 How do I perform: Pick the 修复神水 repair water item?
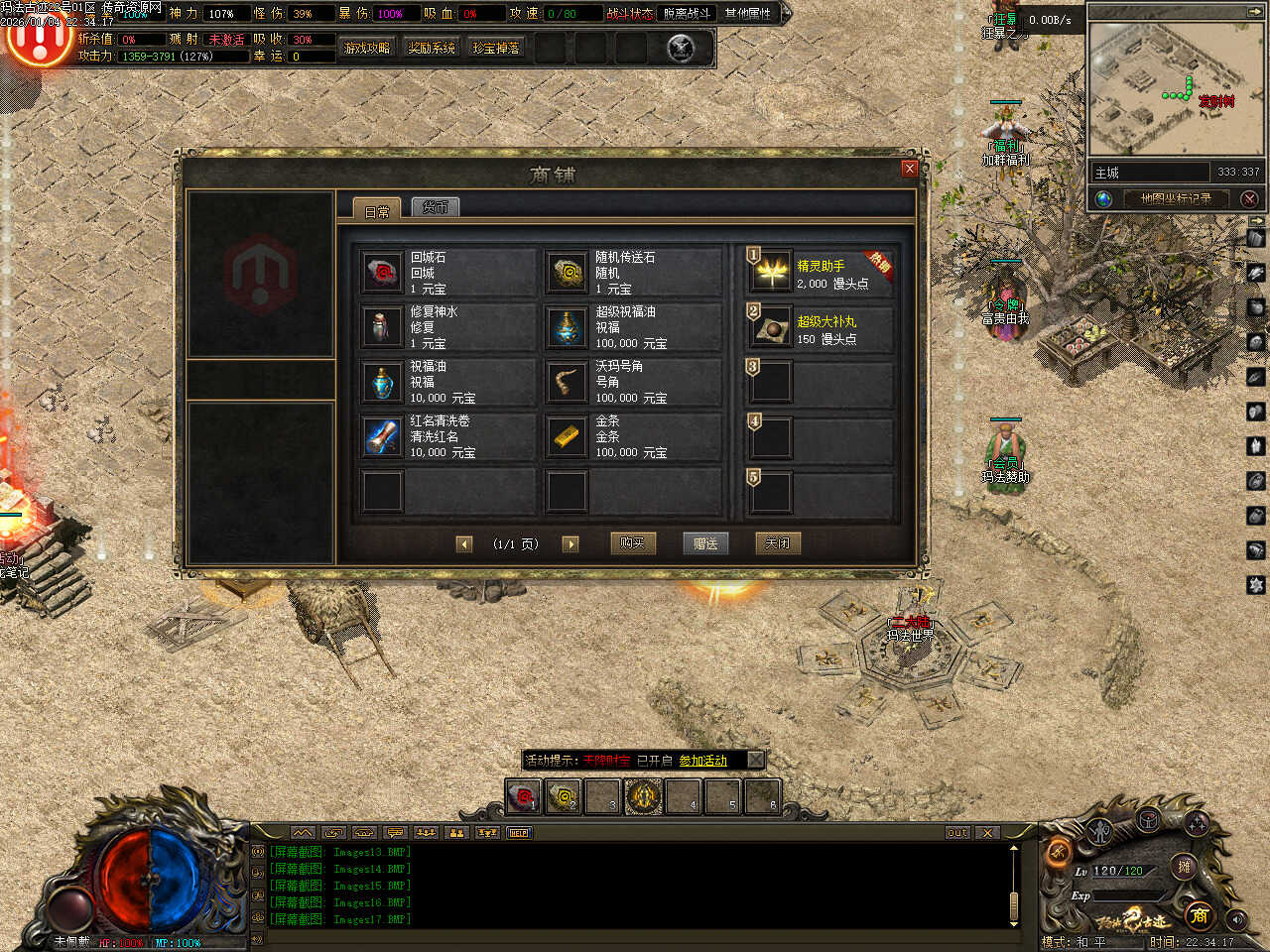(x=382, y=327)
